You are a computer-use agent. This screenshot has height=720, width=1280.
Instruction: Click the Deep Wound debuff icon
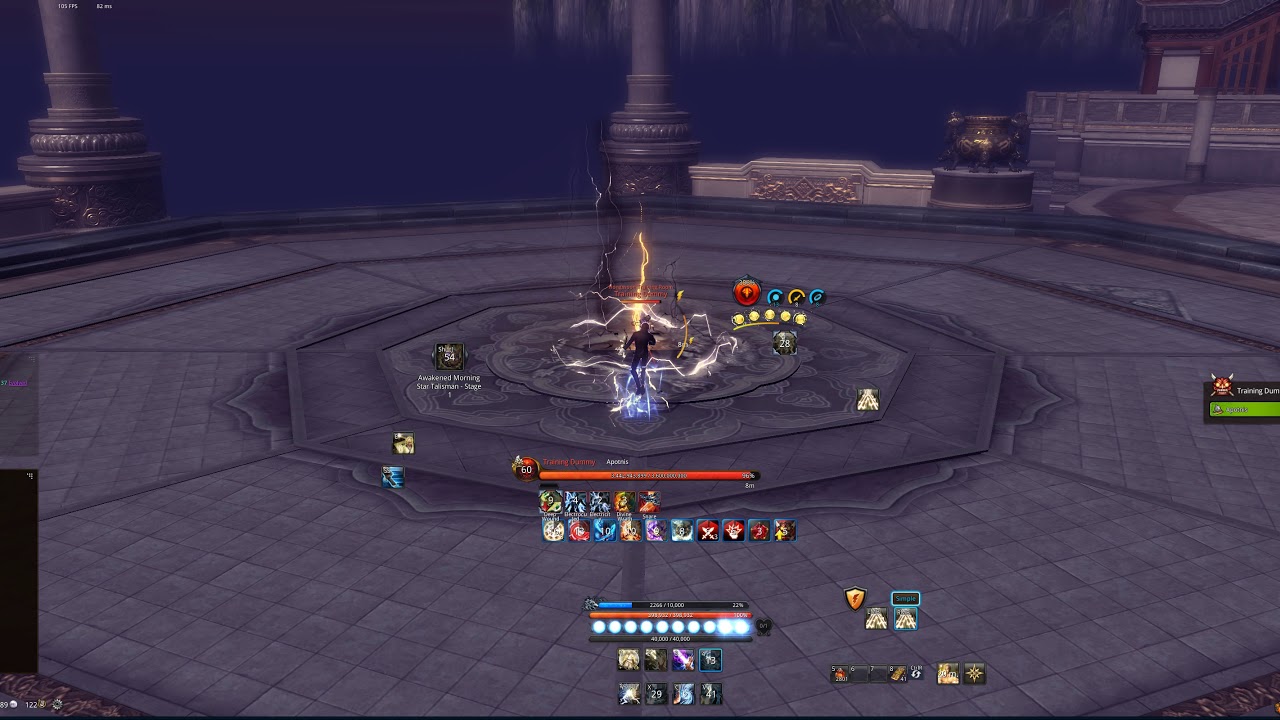coord(550,502)
